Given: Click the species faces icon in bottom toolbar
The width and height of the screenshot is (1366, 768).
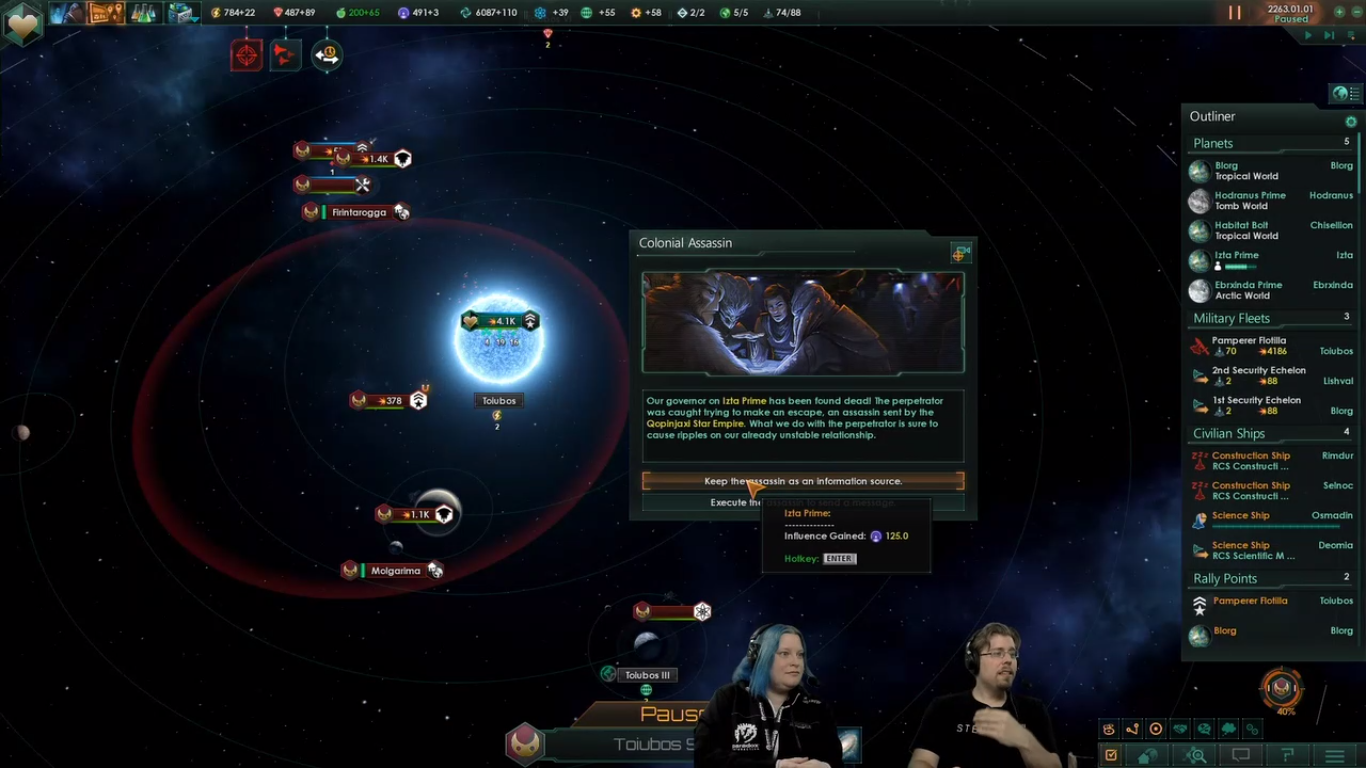Looking at the screenshot, I should [1110, 729].
